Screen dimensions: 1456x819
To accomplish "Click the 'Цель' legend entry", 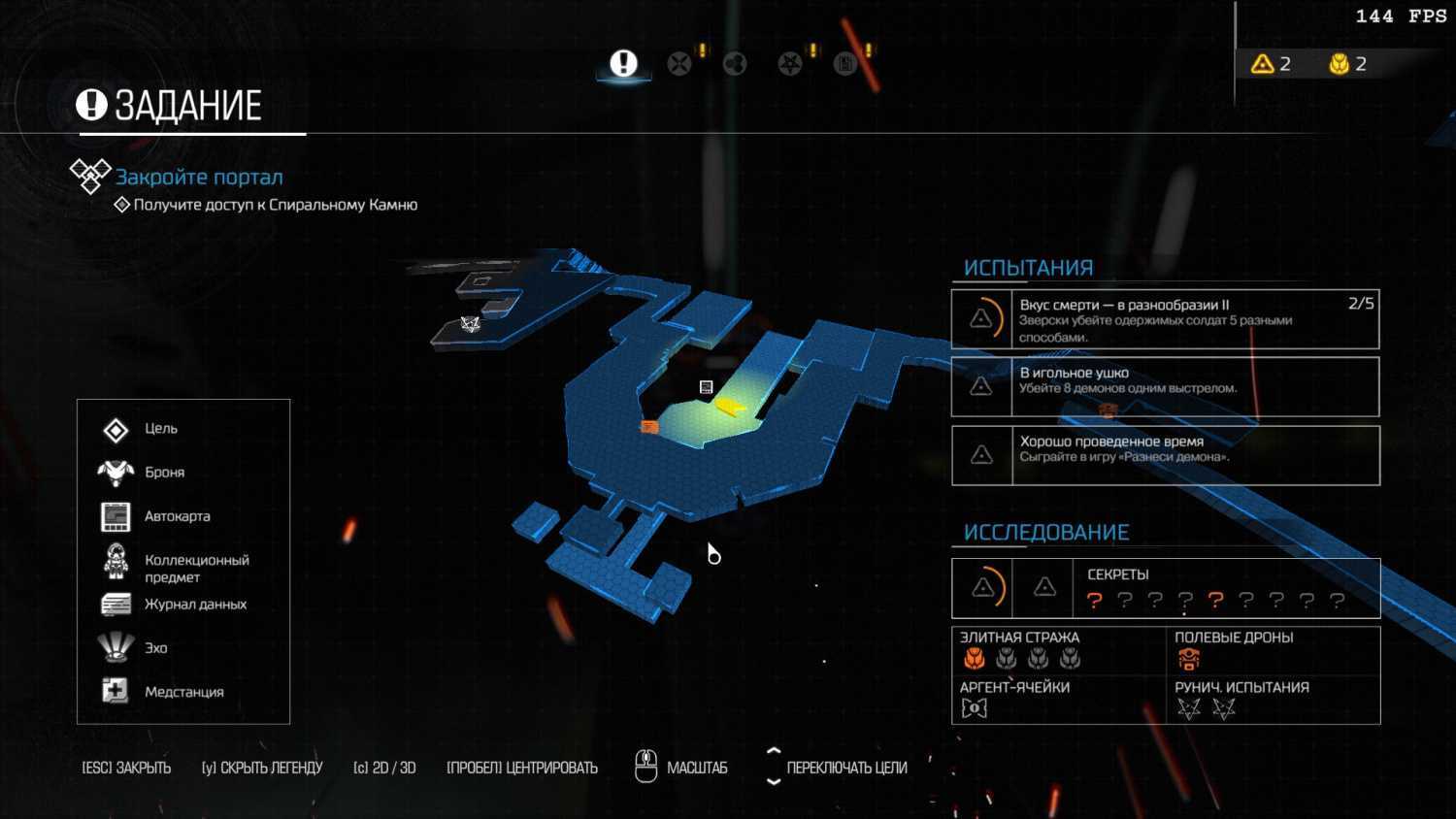I will click(161, 429).
